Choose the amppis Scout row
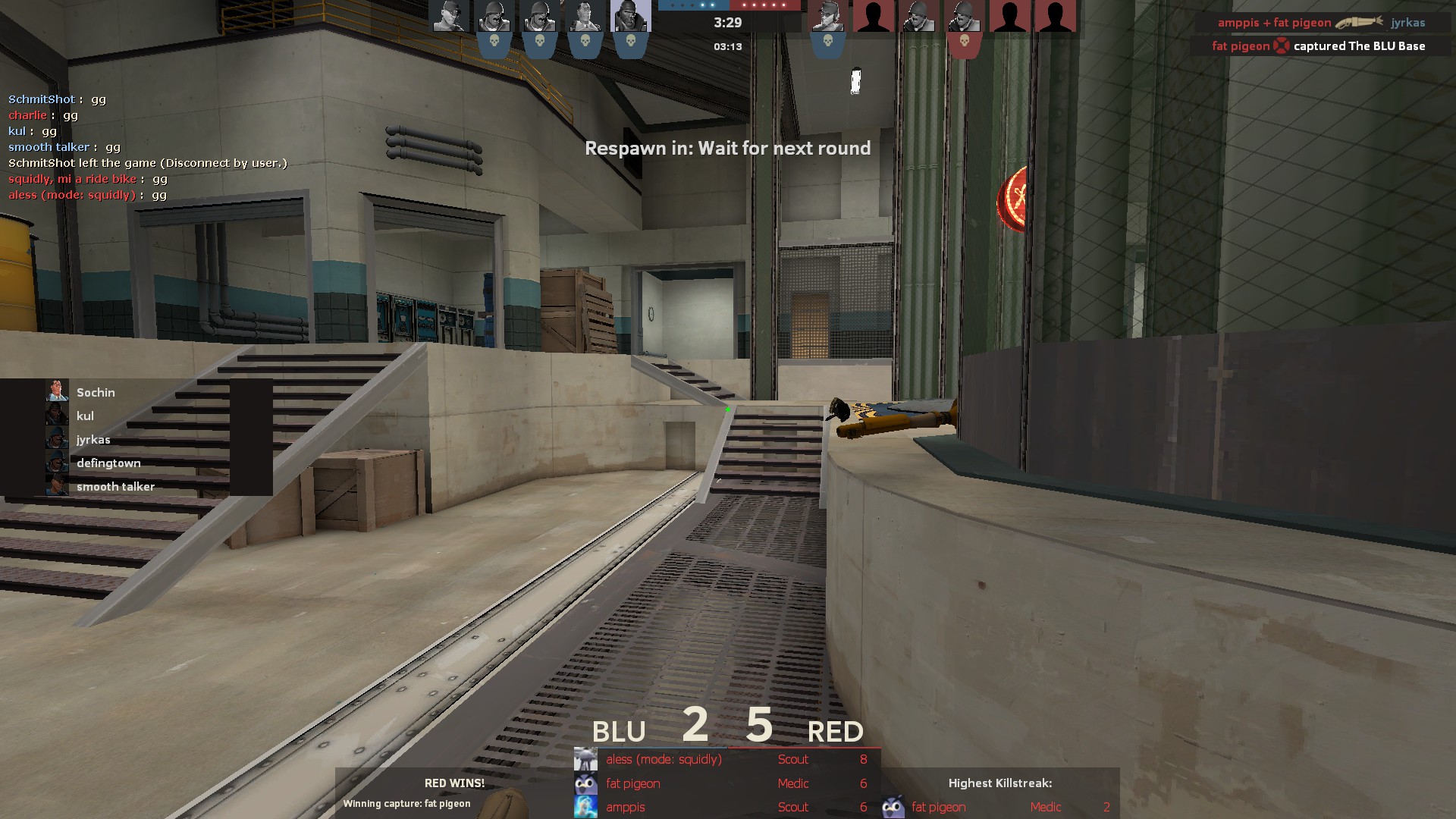This screenshot has height=819, width=1456. click(726, 807)
